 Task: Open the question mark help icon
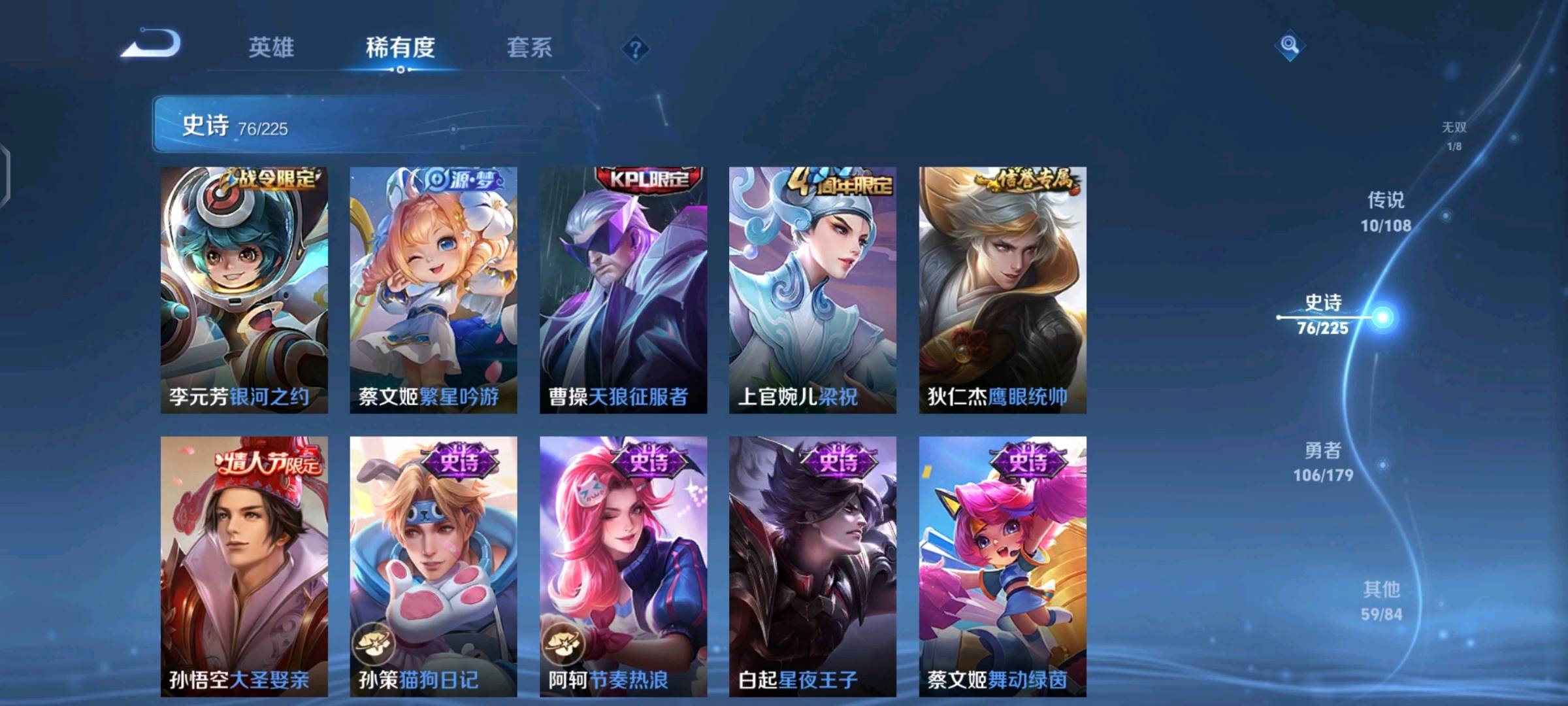(635, 49)
